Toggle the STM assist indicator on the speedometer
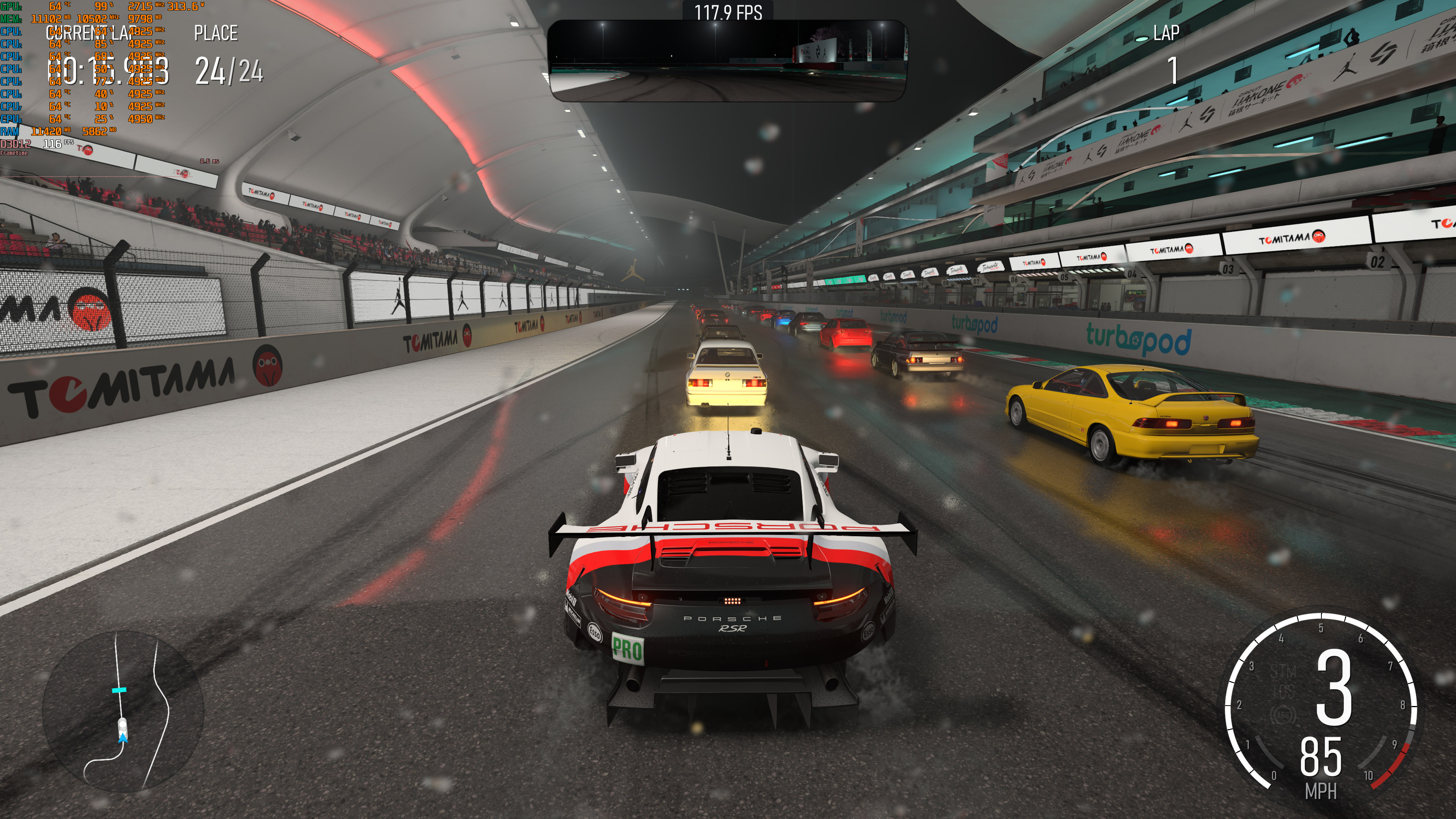 pyautogui.click(x=1283, y=671)
